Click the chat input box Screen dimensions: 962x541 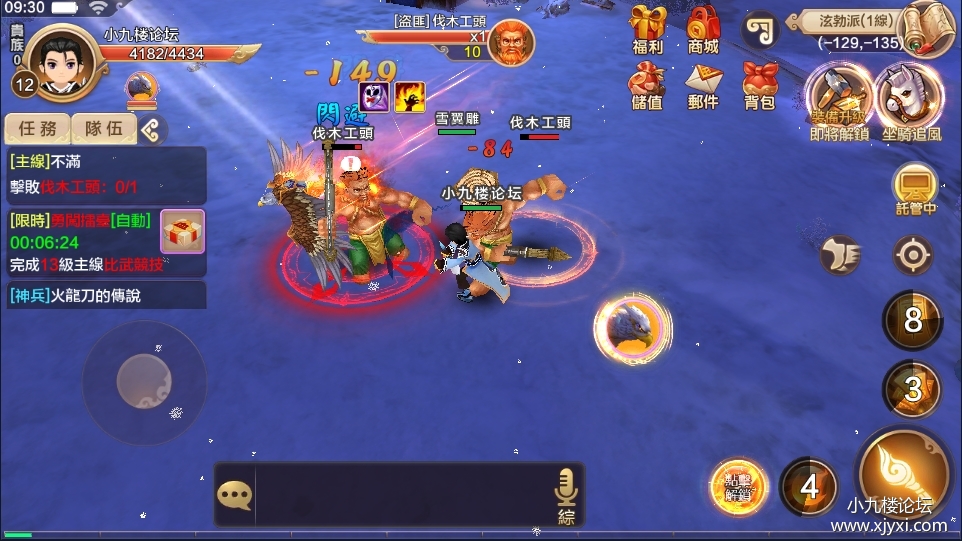pos(400,494)
